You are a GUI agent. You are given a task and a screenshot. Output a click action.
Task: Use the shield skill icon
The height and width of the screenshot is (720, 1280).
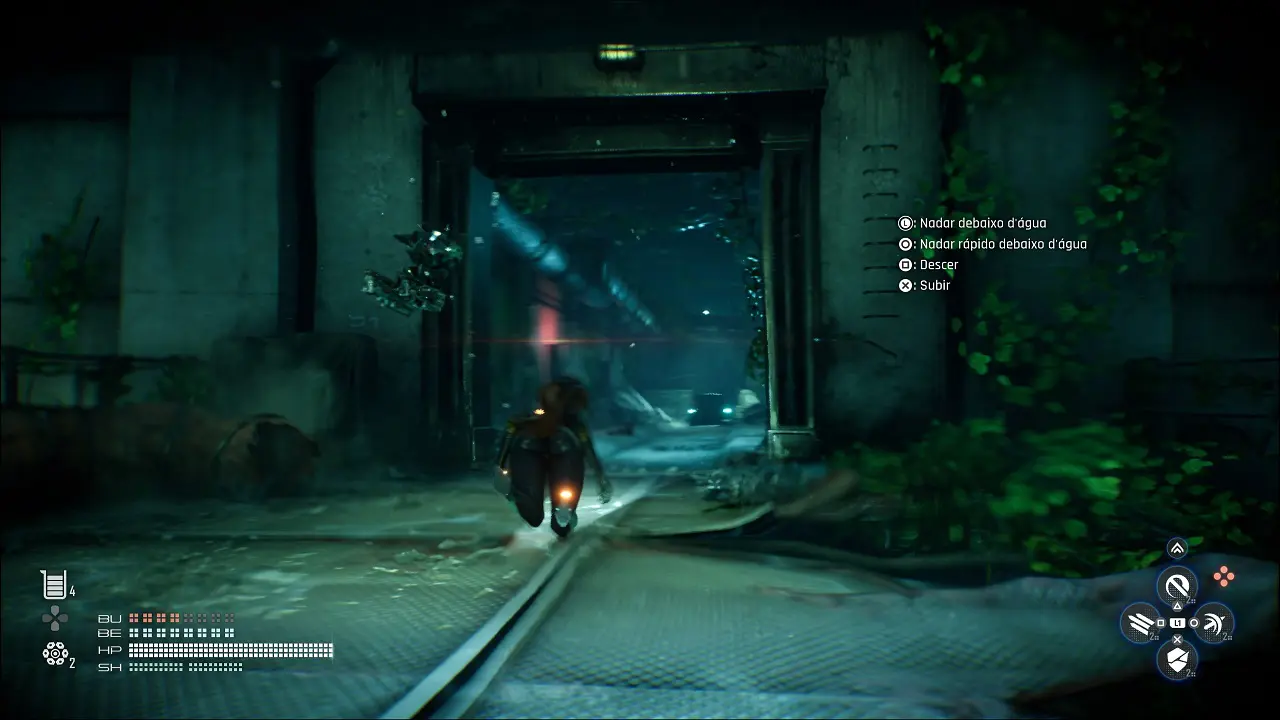click(1177, 659)
